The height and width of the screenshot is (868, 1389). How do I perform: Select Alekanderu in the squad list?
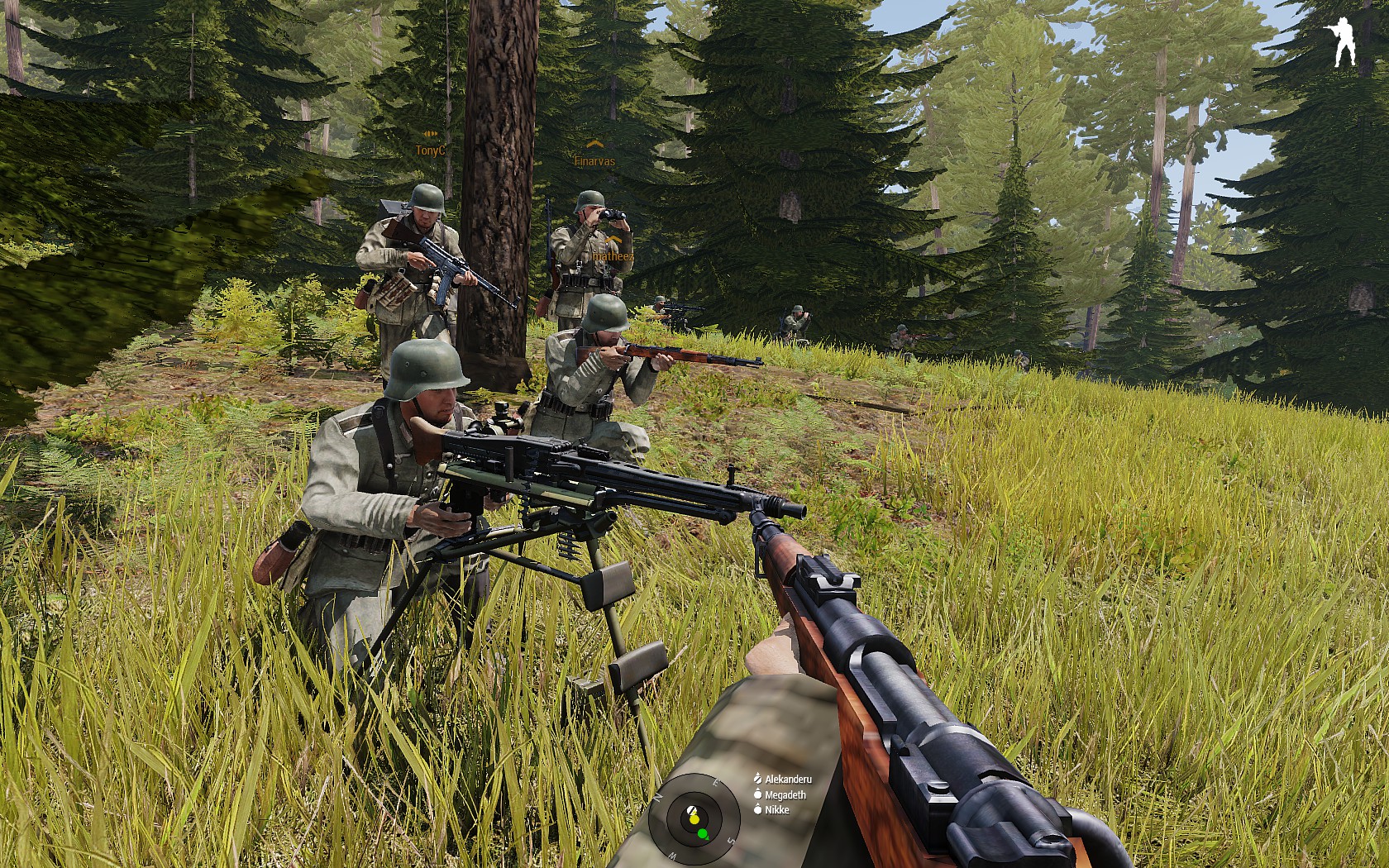pos(787,779)
